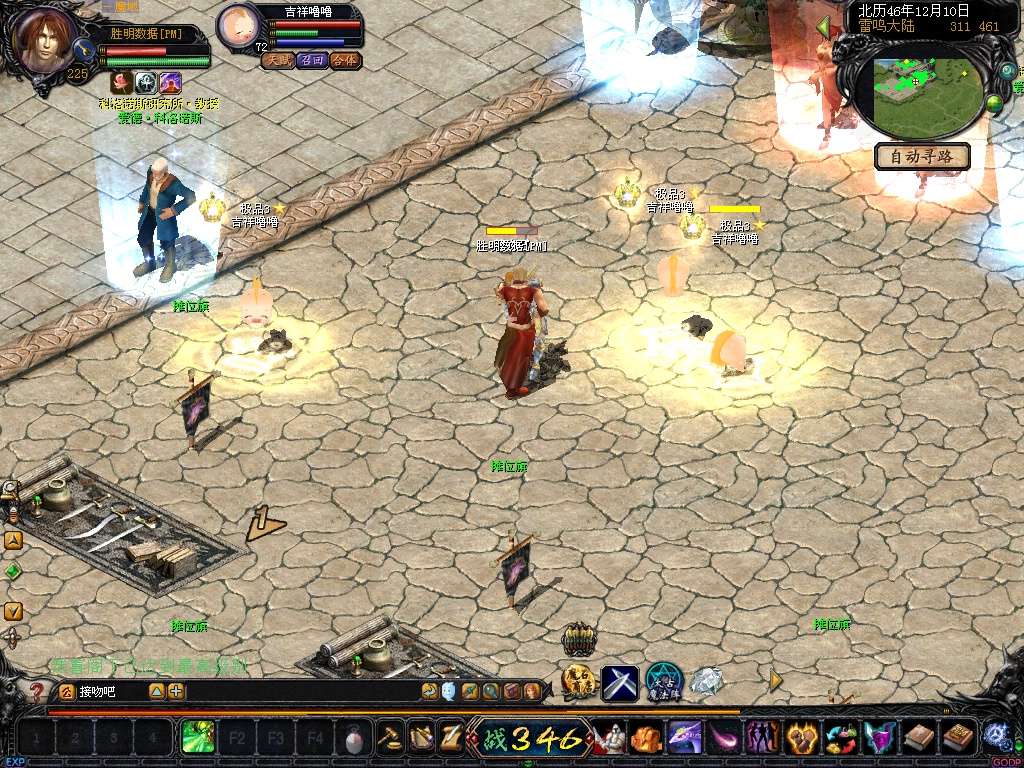1024x768 pixels.
Task: Use the green skill in the hotbar
Action: 197,738
